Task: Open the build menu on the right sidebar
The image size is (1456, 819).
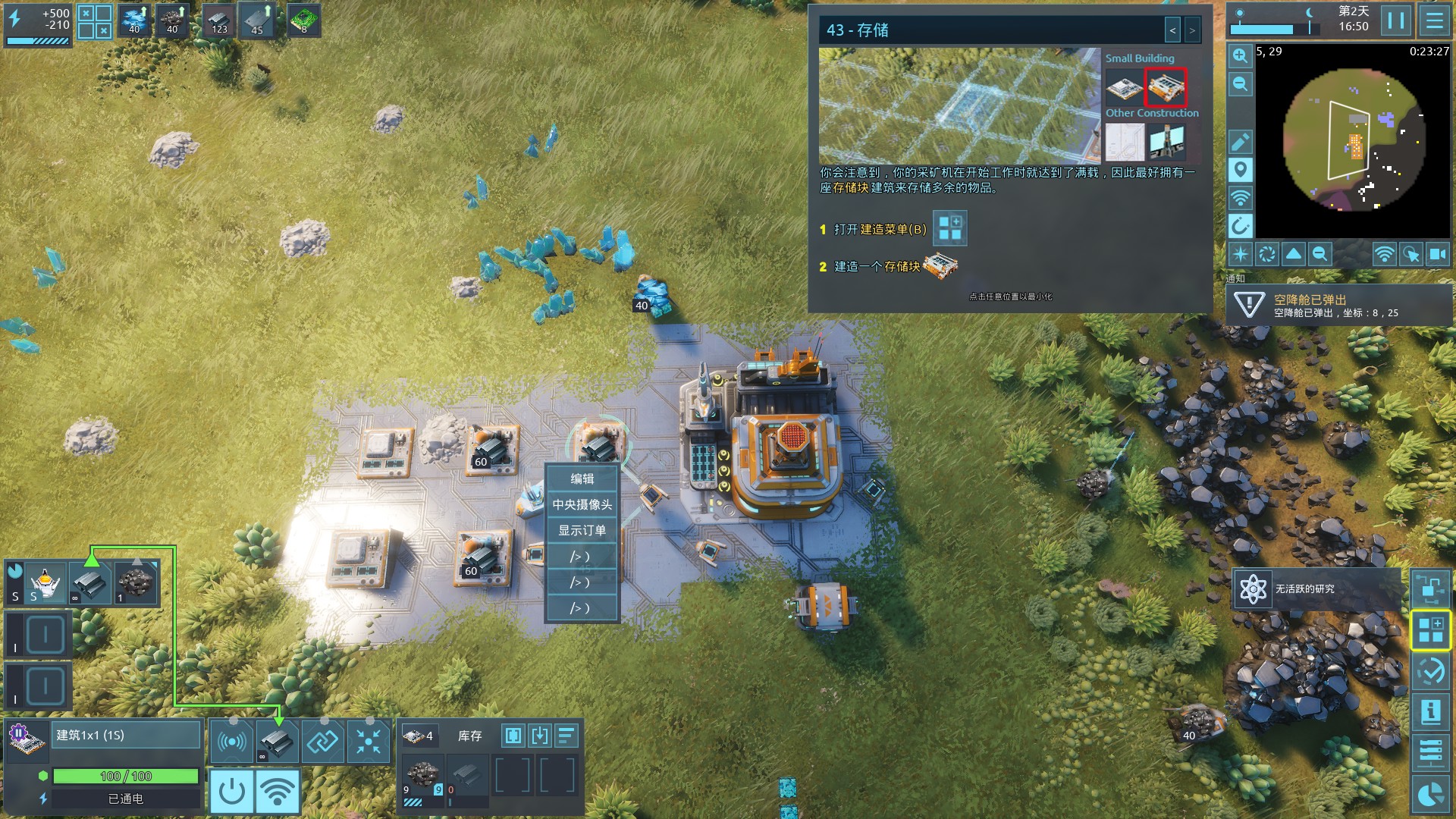Action: pyautogui.click(x=1430, y=630)
